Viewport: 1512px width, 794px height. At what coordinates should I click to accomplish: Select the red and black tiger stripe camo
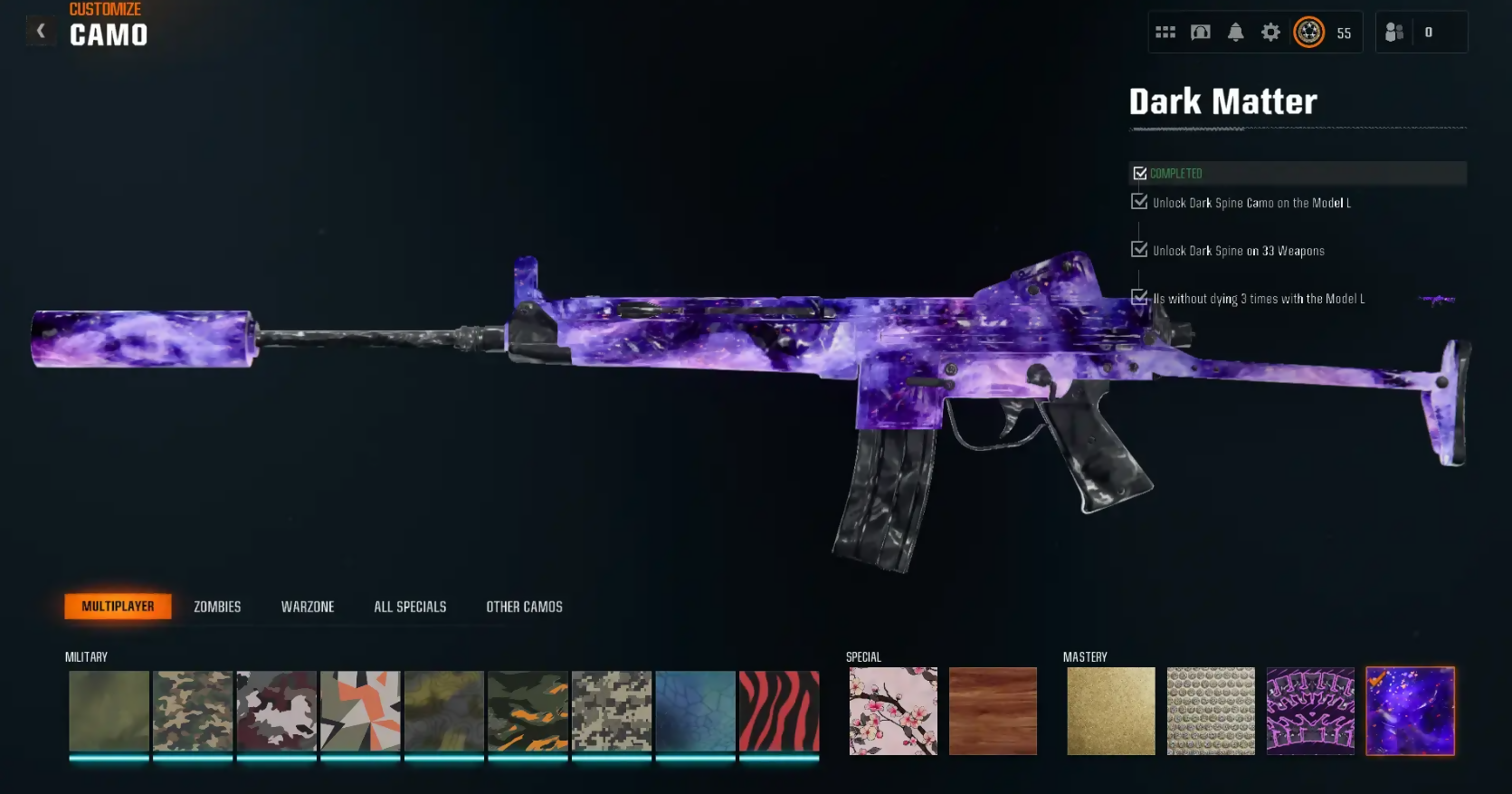(x=779, y=711)
